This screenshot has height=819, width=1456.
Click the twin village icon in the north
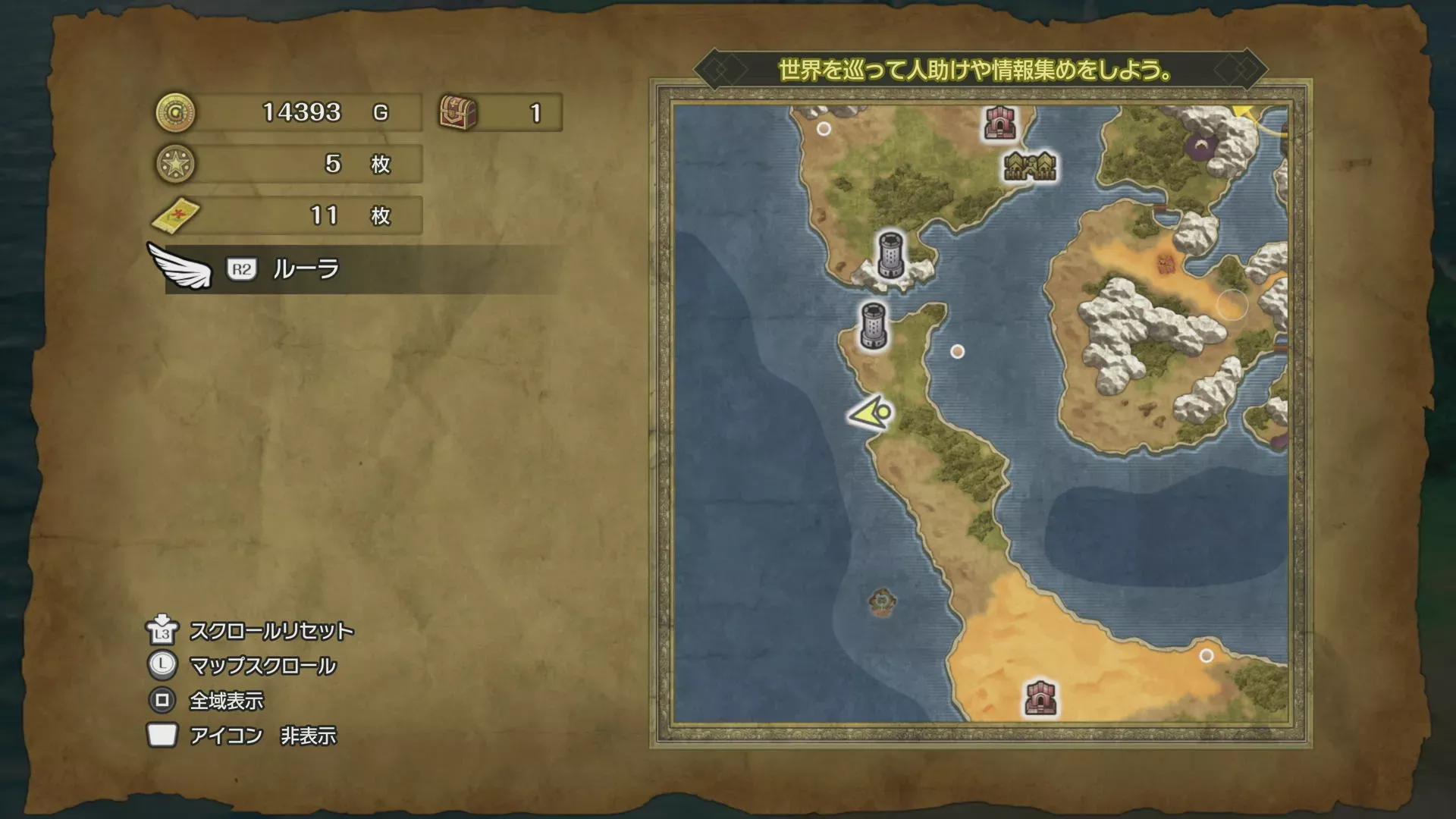(x=1031, y=165)
